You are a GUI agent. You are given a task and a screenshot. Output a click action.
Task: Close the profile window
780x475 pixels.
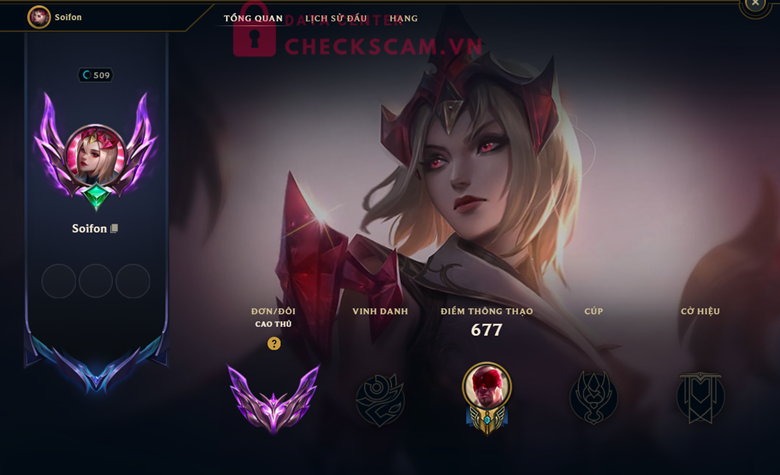[x=755, y=5]
